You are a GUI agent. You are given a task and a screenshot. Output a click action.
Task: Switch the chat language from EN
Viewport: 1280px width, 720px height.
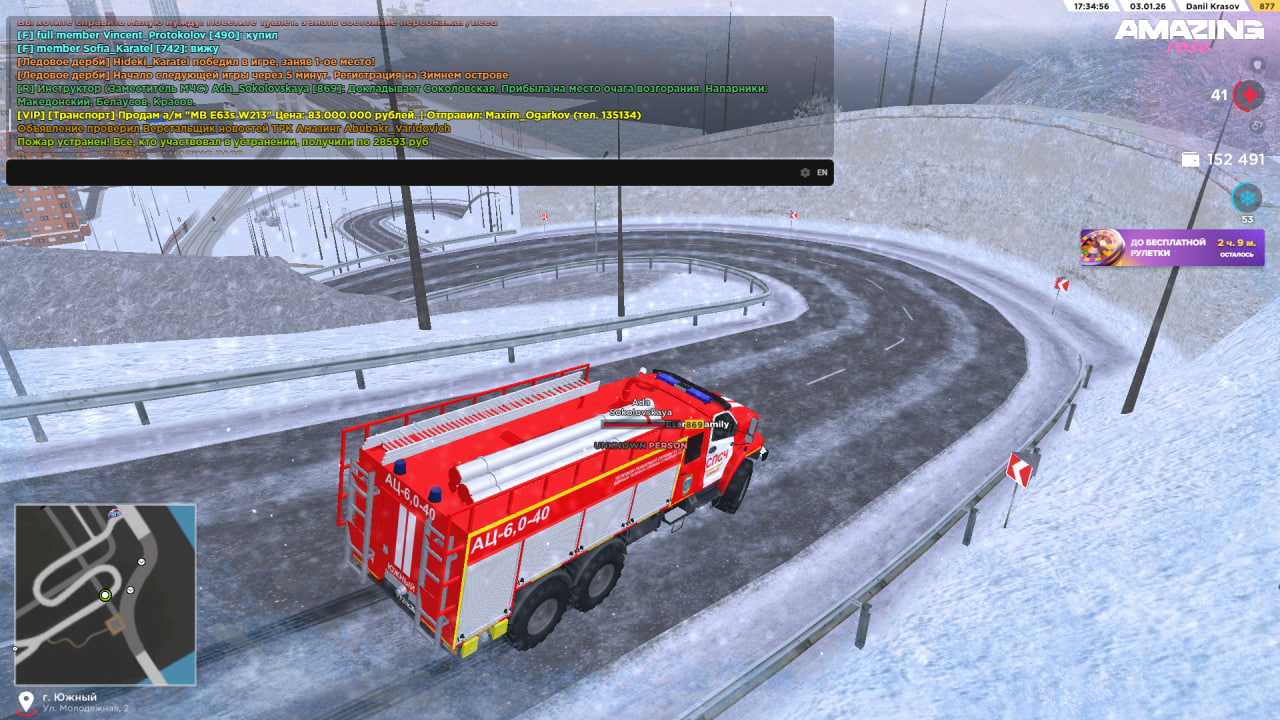click(822, 173)
